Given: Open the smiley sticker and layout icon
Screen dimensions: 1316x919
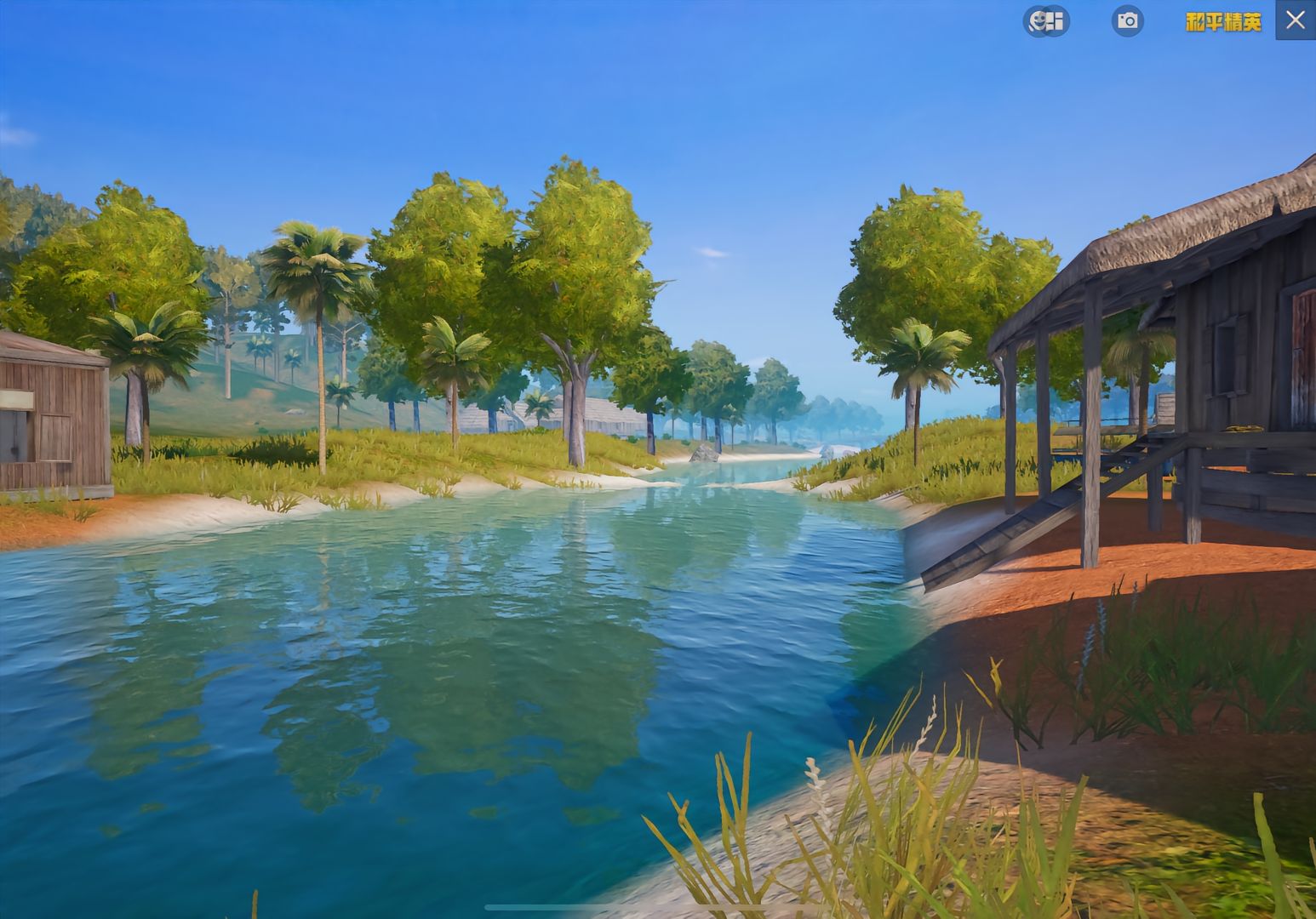Looking at the screenshot, I should (x=1046, y=20).
